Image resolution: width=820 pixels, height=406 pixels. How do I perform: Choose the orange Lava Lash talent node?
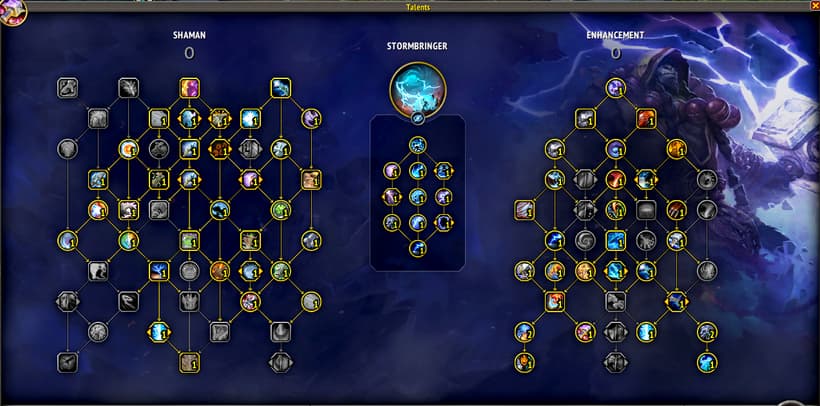coord(646,118)
